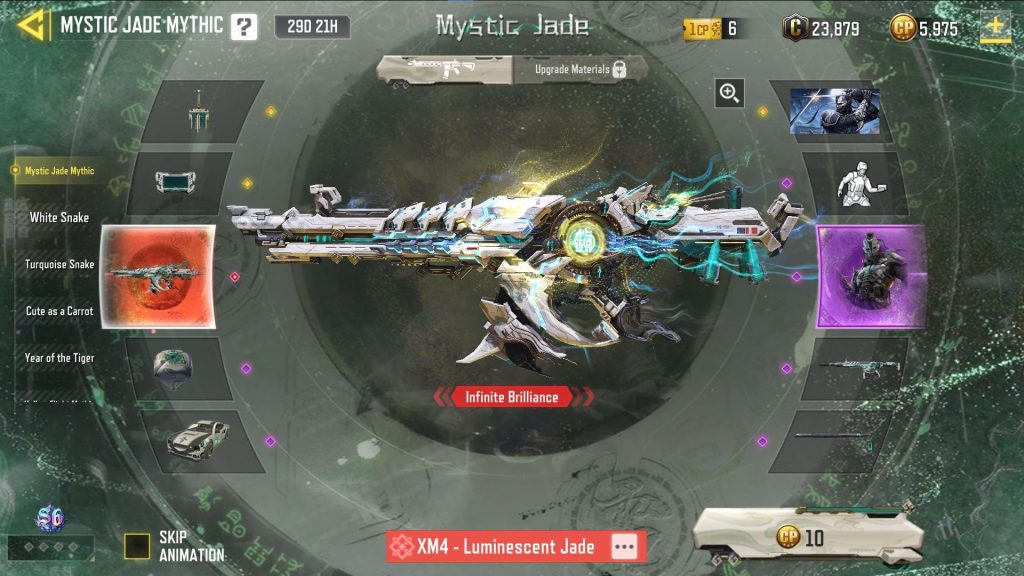Screen dimensions: 1024x576
Task: Select the White Snake draw entry
Action: [x=59, y=217]
